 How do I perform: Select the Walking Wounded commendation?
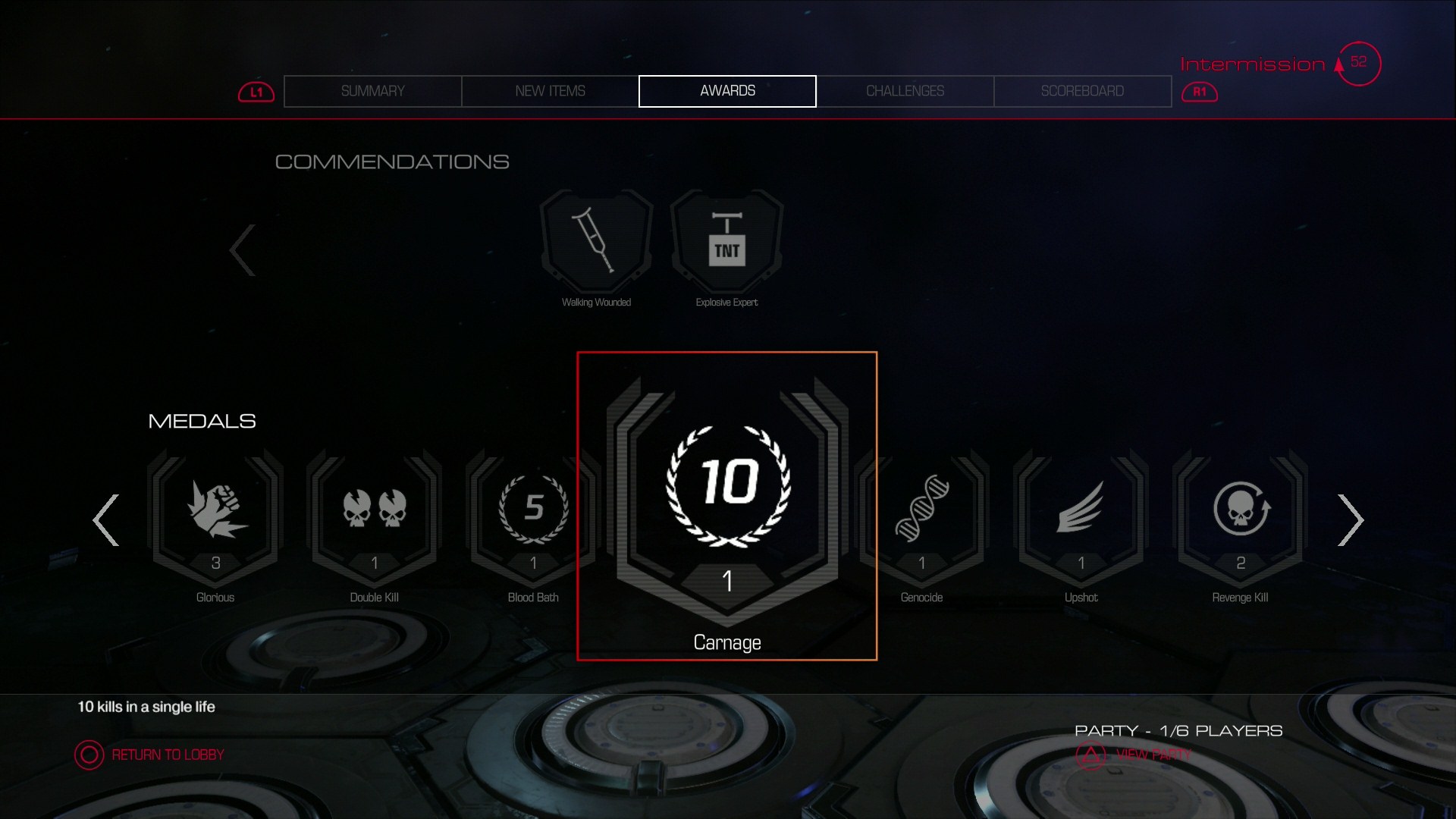click(x=596, y=241)
